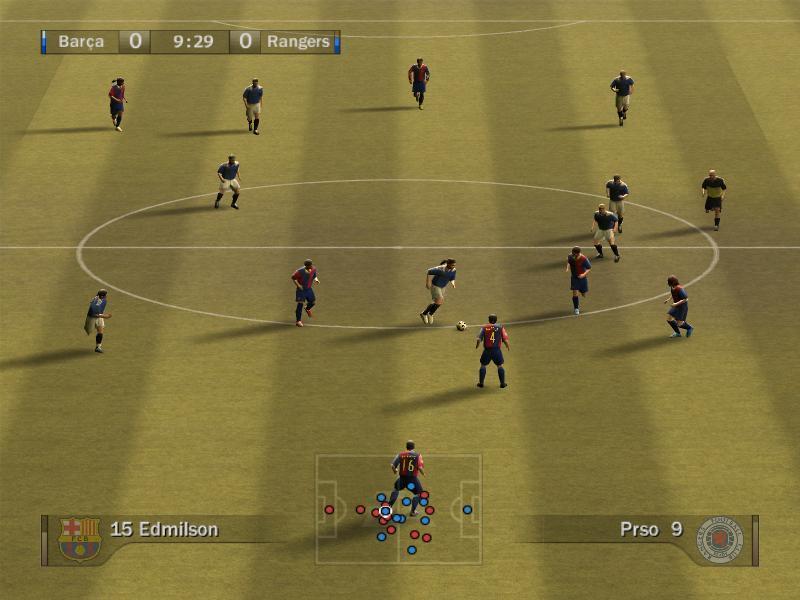Click the pitch radar minimap
This screenshot has height=600, width=800.
pyautogui.click(x=399, y=509)
